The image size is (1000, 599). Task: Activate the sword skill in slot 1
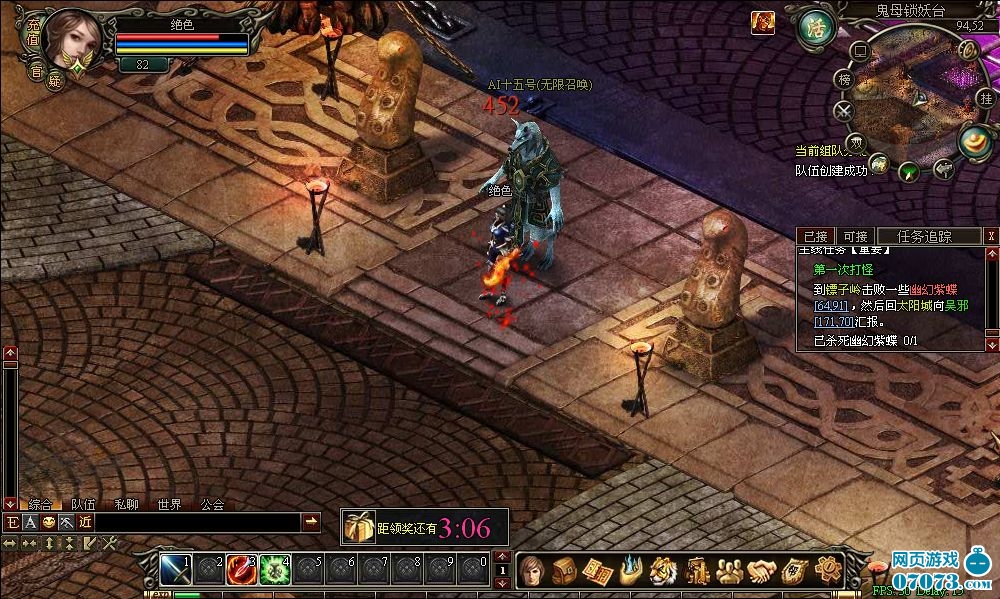click(x=175, y=569)
